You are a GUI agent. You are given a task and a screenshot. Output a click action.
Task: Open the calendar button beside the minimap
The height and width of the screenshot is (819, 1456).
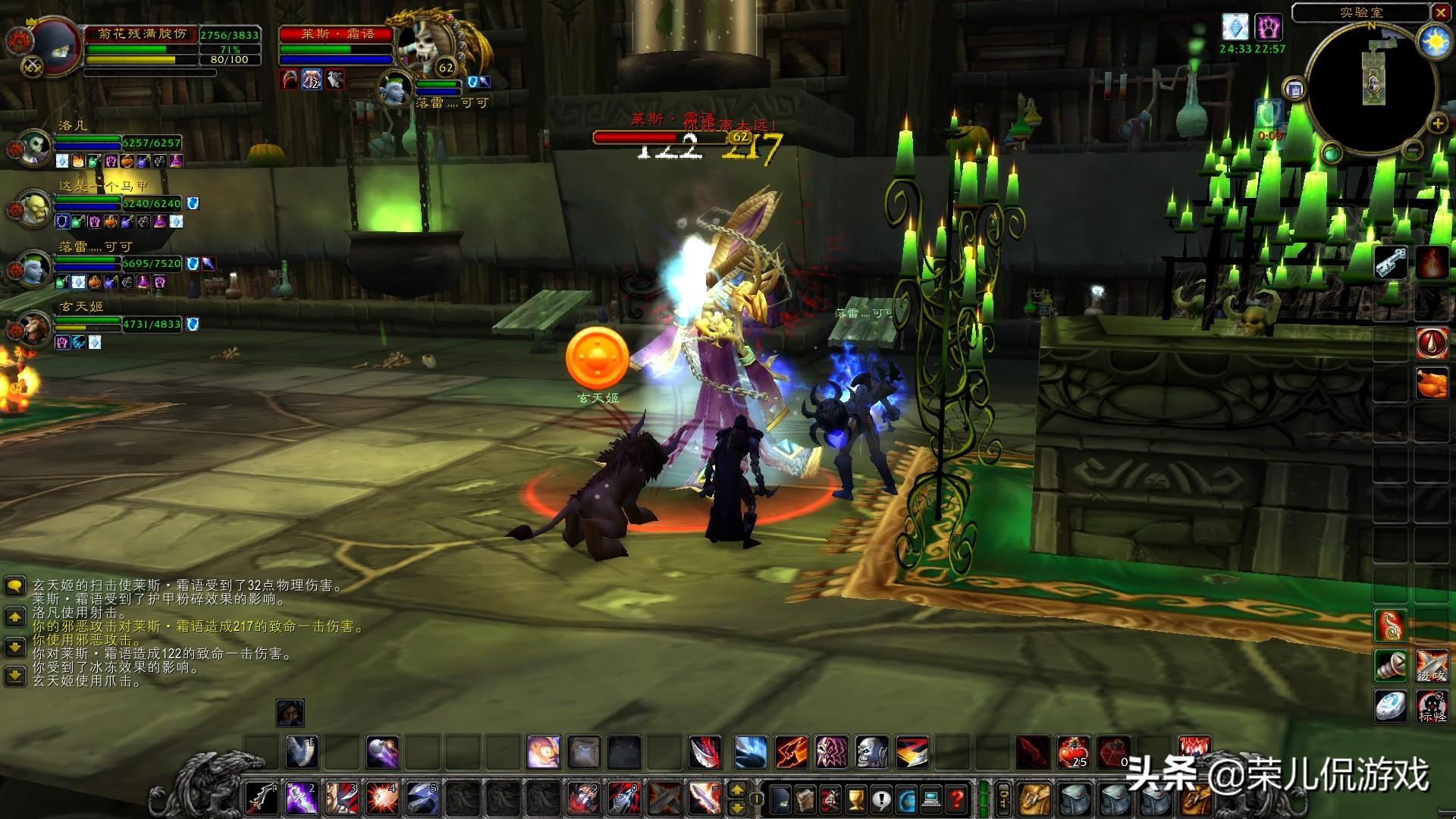(1294, 89)
